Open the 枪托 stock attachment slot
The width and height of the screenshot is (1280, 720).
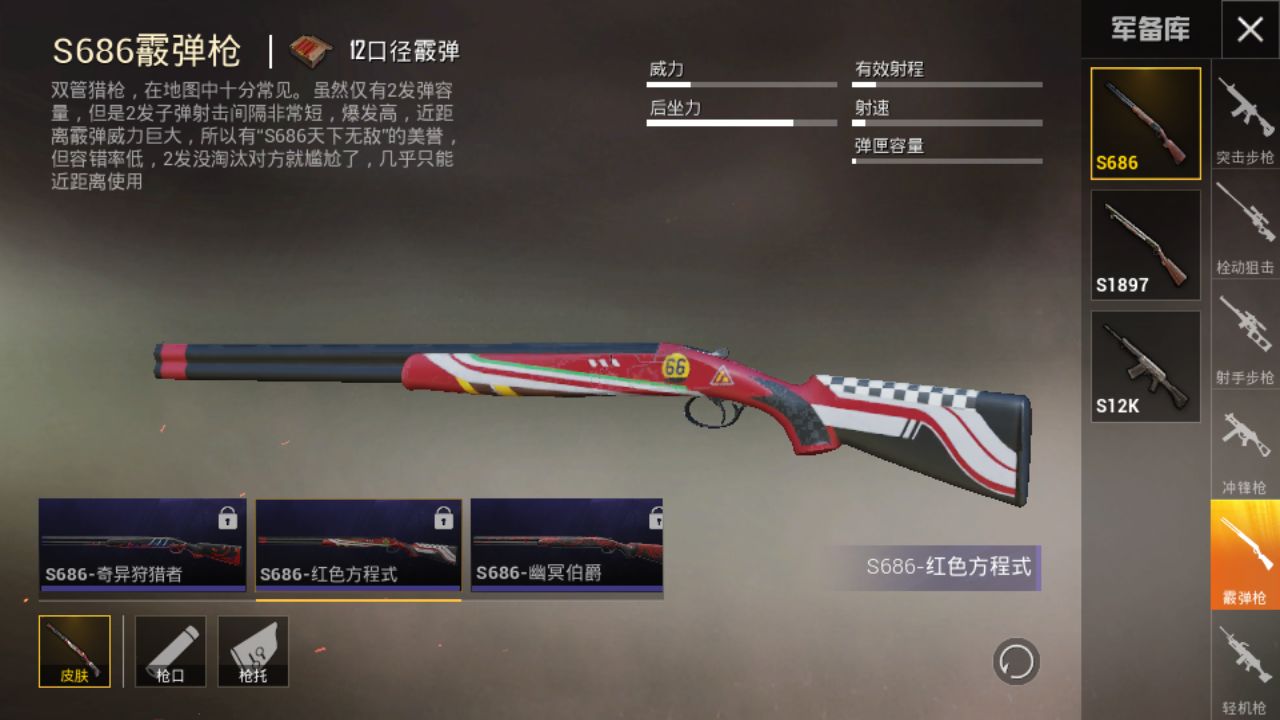253,651
